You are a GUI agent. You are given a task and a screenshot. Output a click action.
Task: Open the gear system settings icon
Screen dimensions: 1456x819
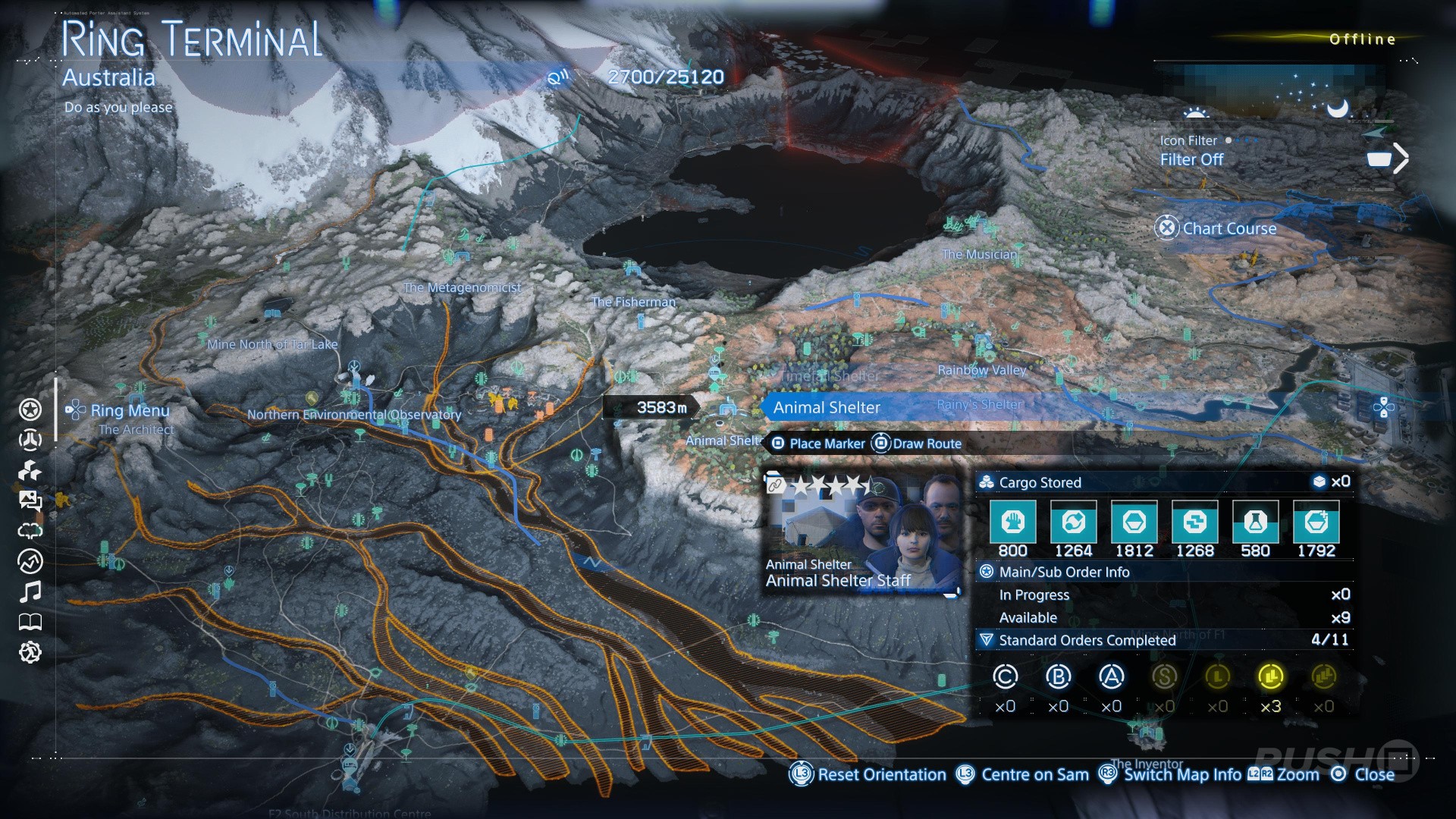(30, 652)
